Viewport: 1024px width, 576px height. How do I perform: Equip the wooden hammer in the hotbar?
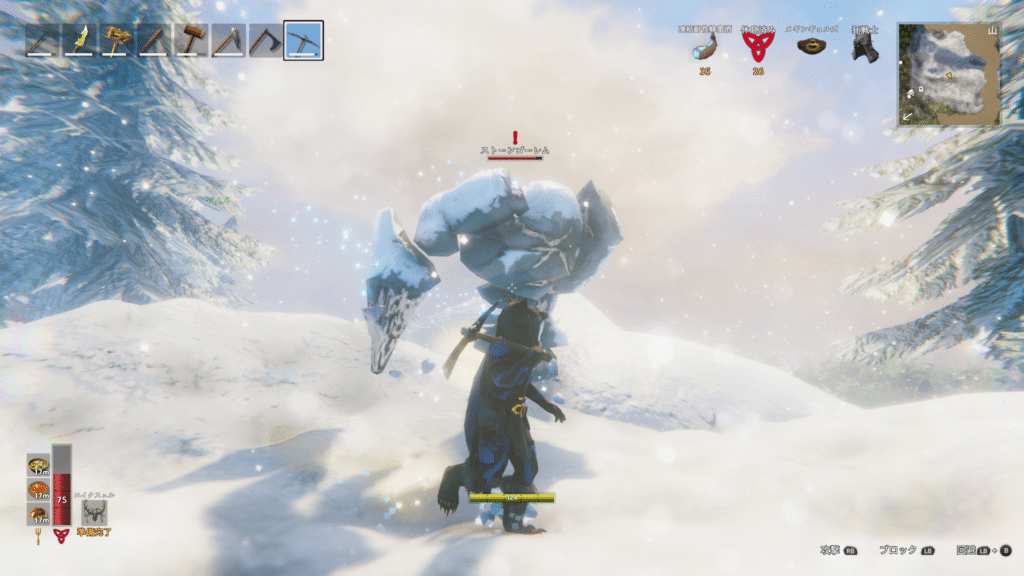click(x=191, y=40)
